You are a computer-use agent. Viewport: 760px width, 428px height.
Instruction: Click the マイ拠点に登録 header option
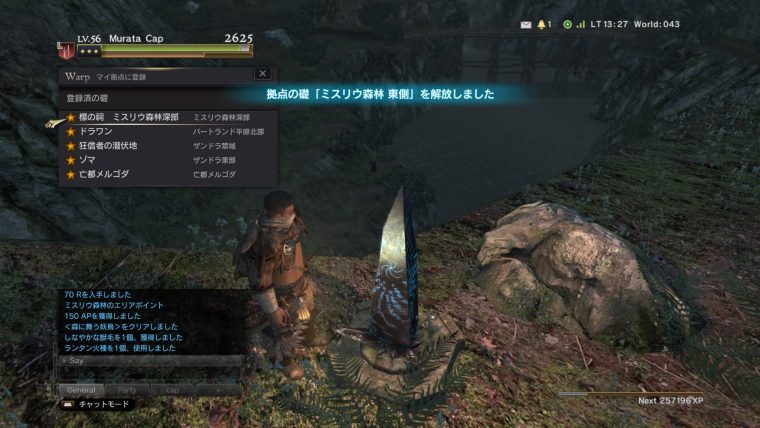click(x=119, y=75)
